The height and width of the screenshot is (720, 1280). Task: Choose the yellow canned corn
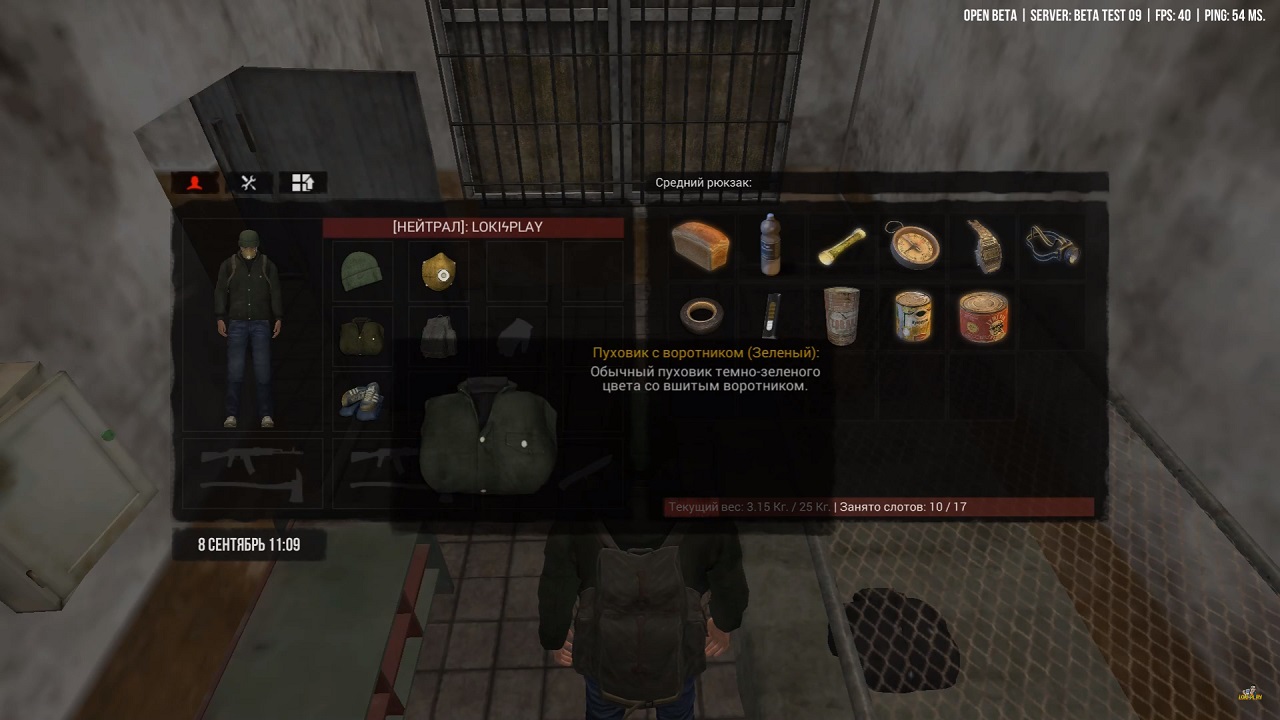(913, 316)
